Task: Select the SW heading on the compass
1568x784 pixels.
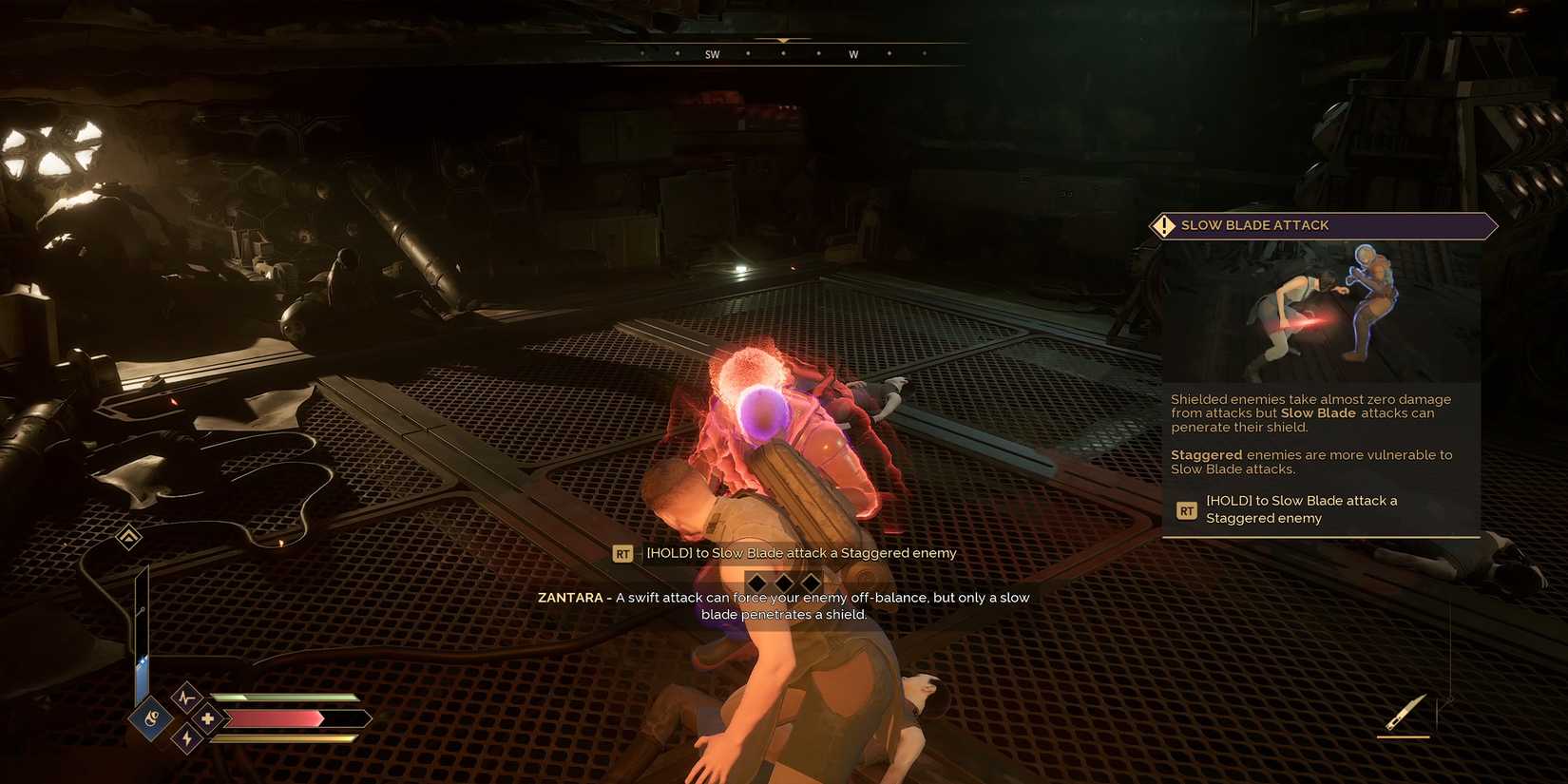Action: pyautogui.click(x=711, y=54)
